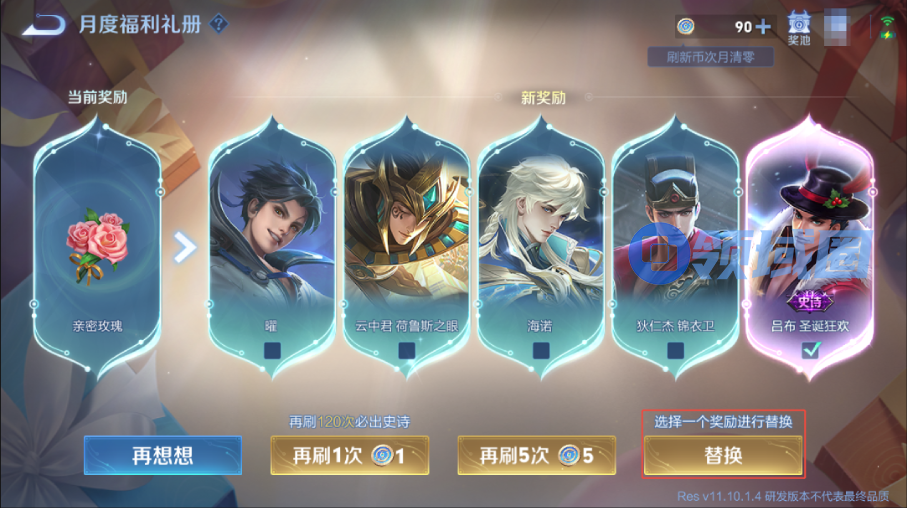
Task: Tick the checkbox under 曜
Action: 273,350
